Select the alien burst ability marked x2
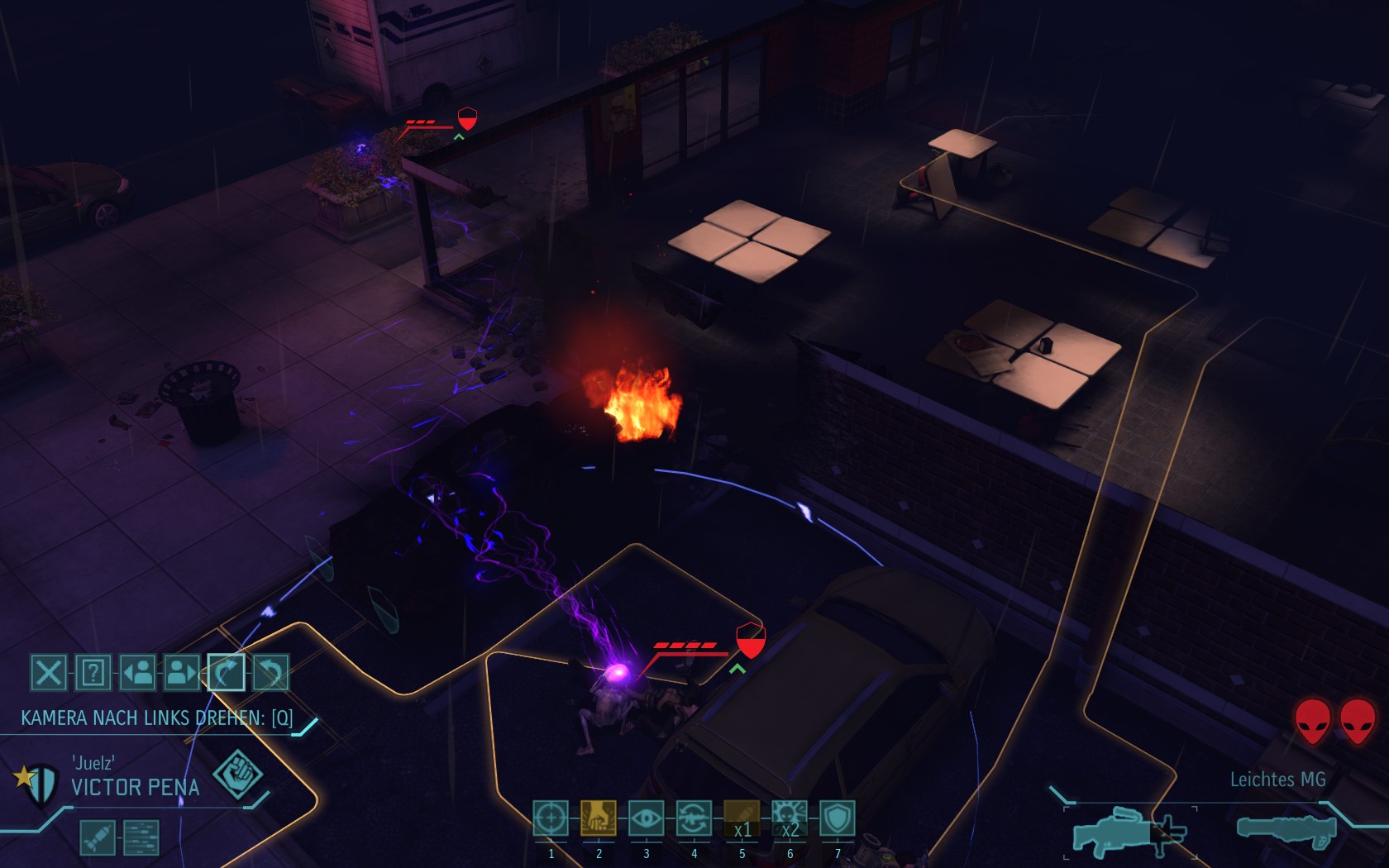The image size is (1389, 868). (x=790, y=818)
